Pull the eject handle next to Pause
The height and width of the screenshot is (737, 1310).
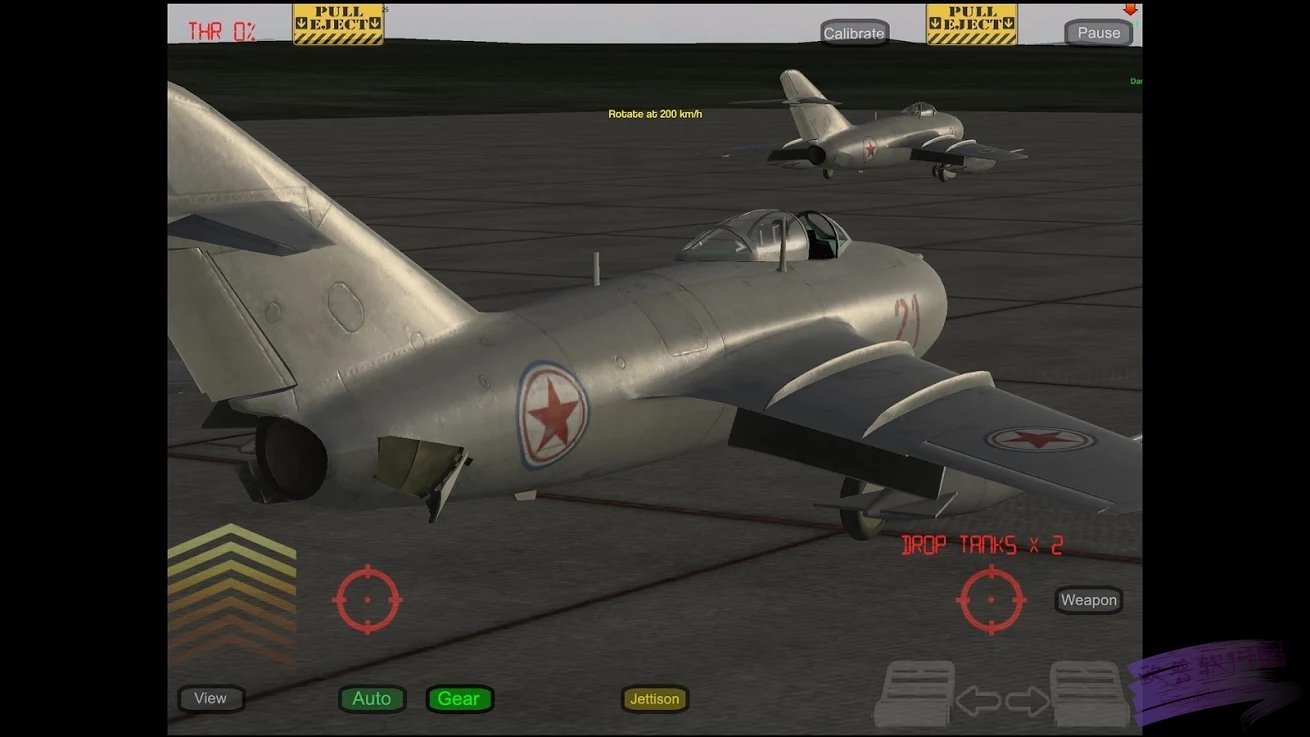pyautogui.click(x=971, y=25)
